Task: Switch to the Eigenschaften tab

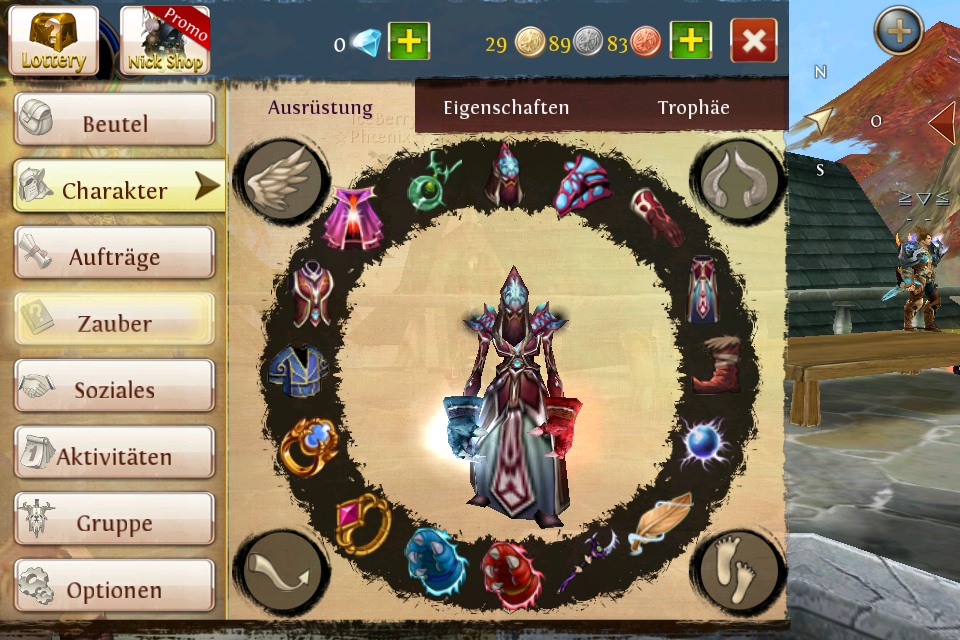Action: [x=506, y=108]
